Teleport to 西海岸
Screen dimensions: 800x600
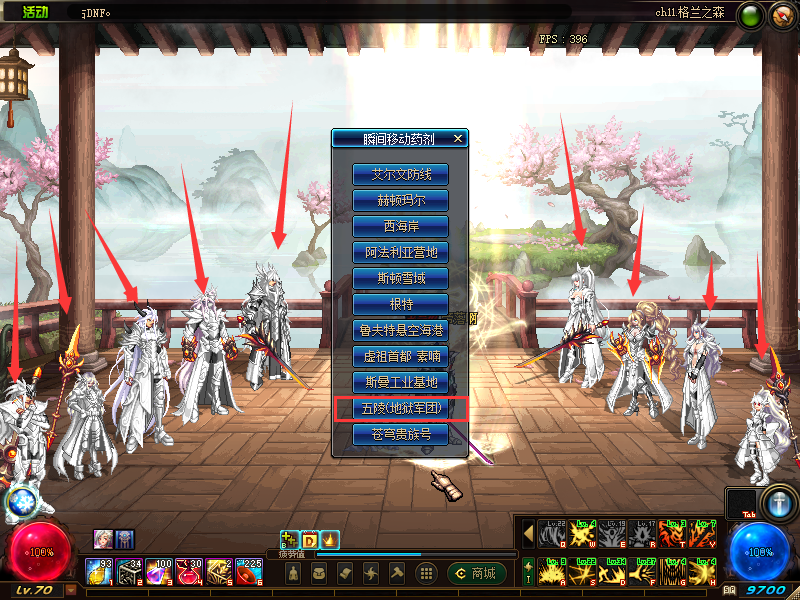(x=400, y=226)
